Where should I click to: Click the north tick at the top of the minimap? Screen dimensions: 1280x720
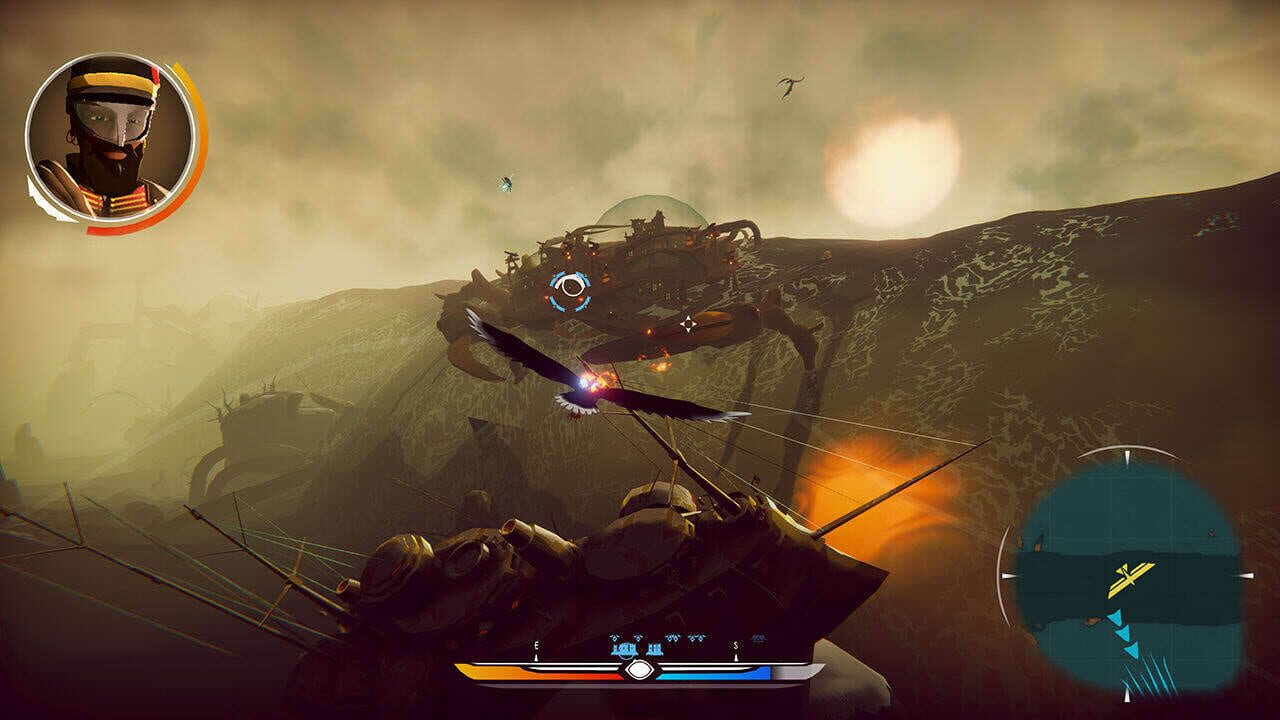(1128, 456)
